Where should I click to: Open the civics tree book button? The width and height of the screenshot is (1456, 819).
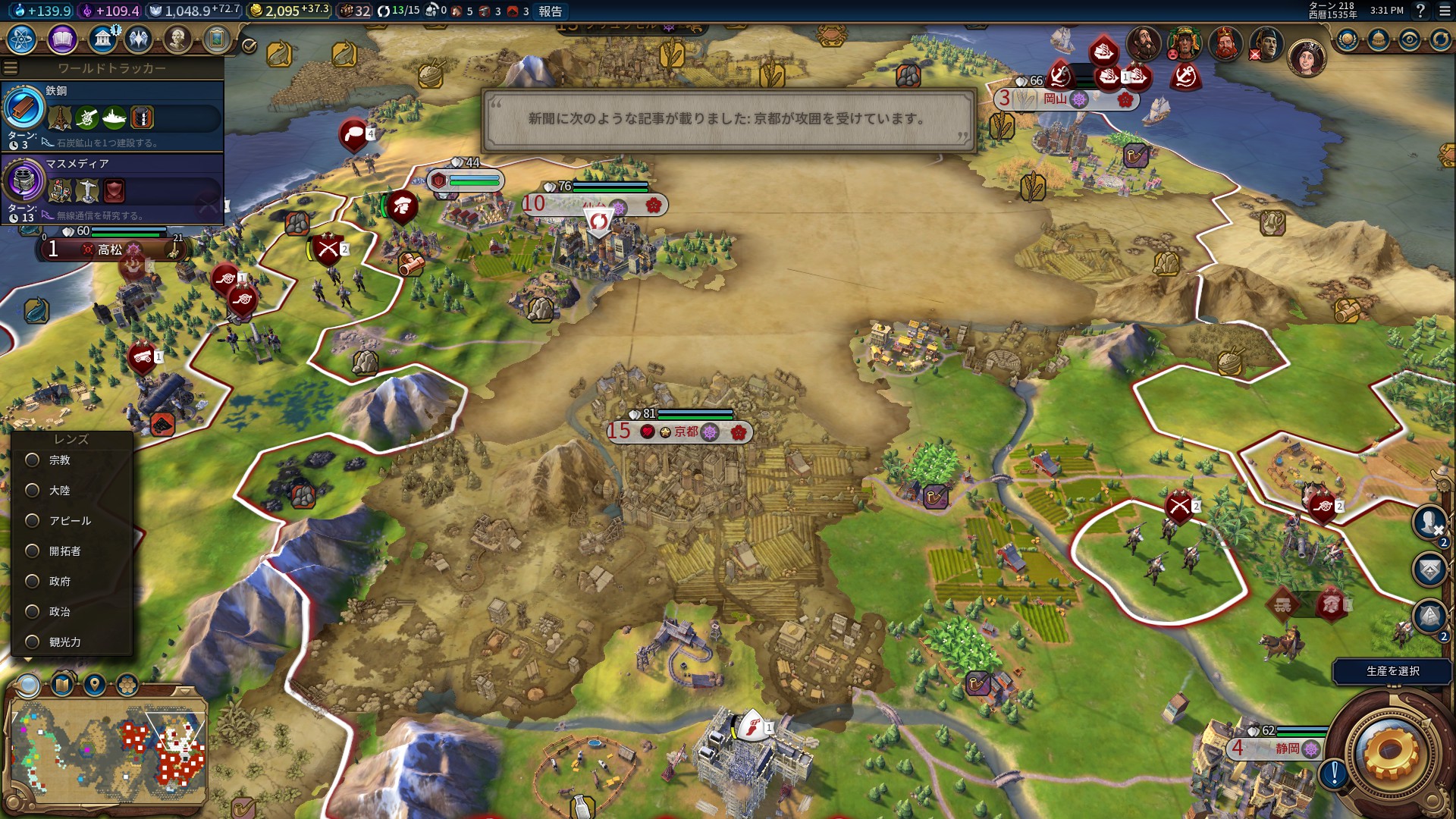[62, 39]
